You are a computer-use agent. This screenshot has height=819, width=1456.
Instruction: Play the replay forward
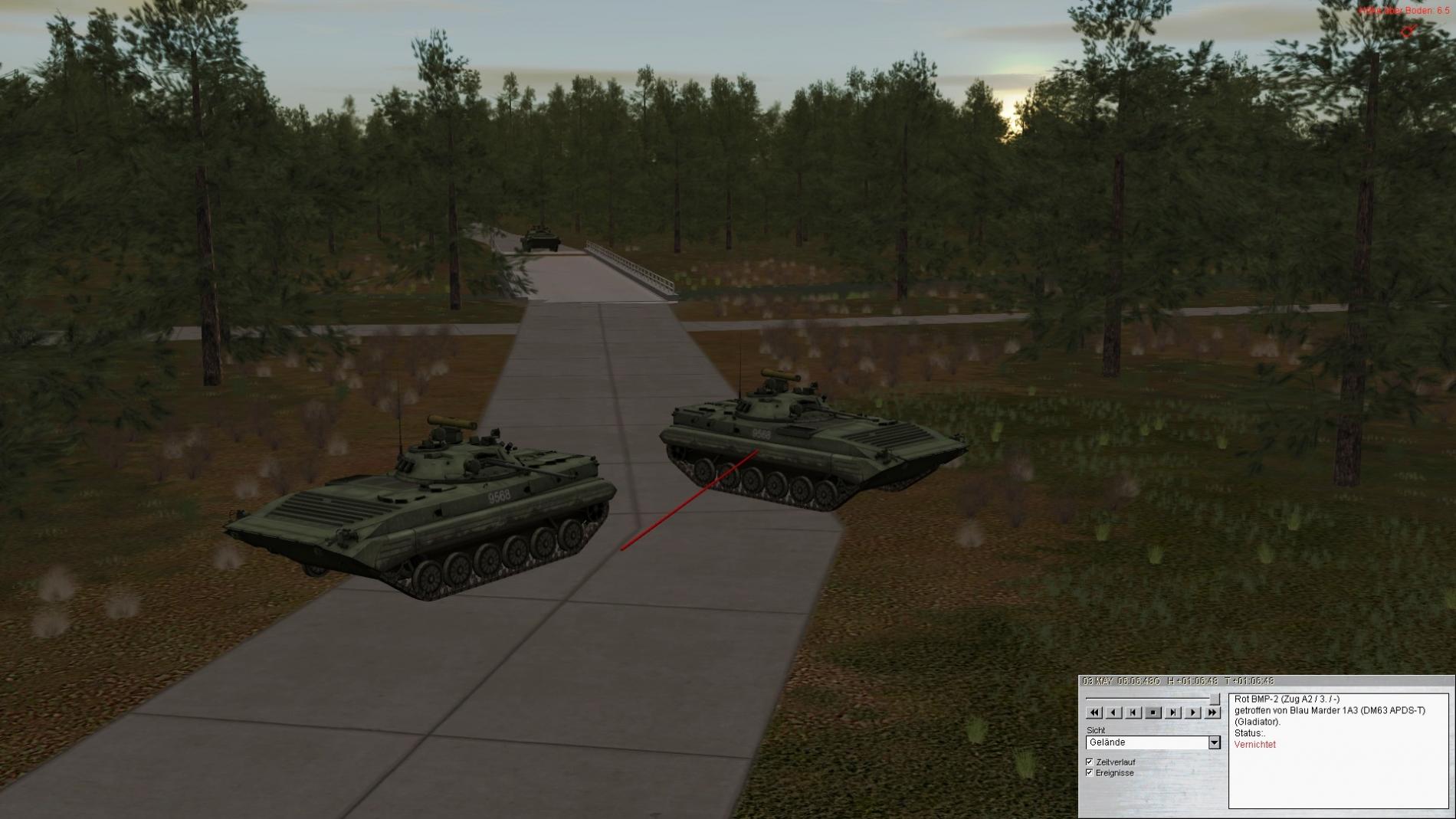click(x=1192, y=713)
